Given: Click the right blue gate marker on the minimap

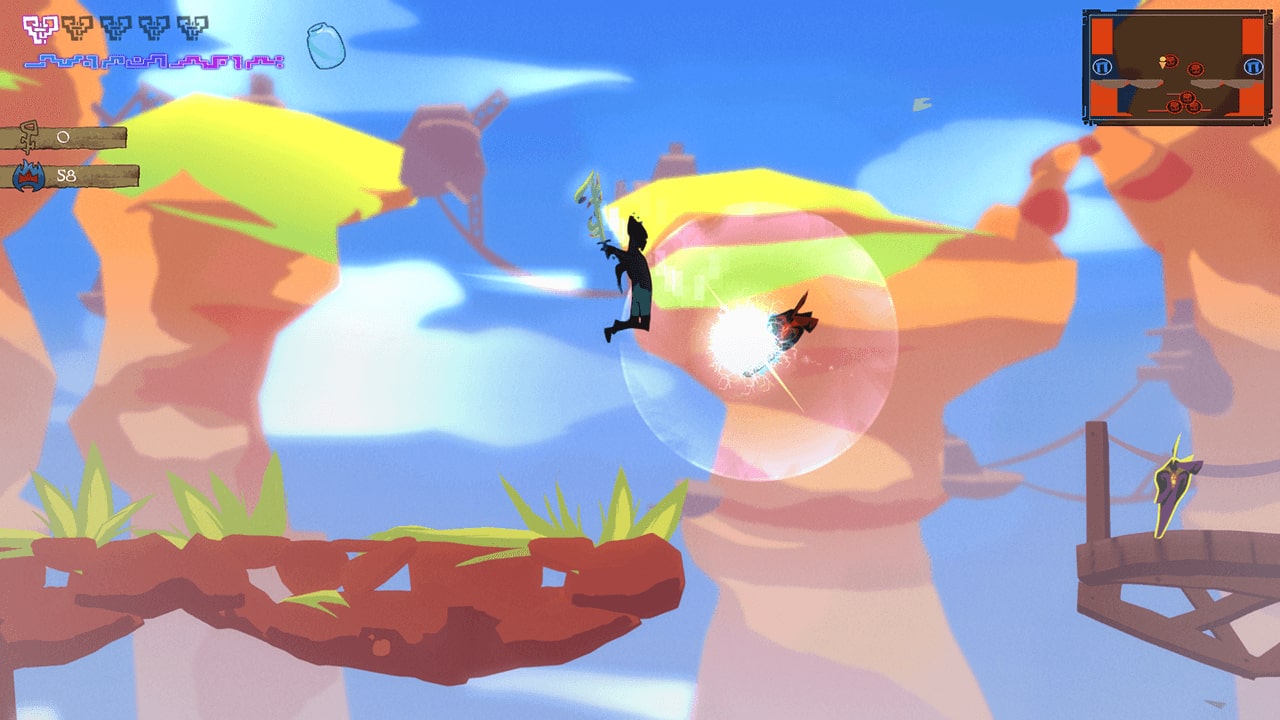Looking at the screenshot, I should pyautogui.click(x=1254, y=67).
